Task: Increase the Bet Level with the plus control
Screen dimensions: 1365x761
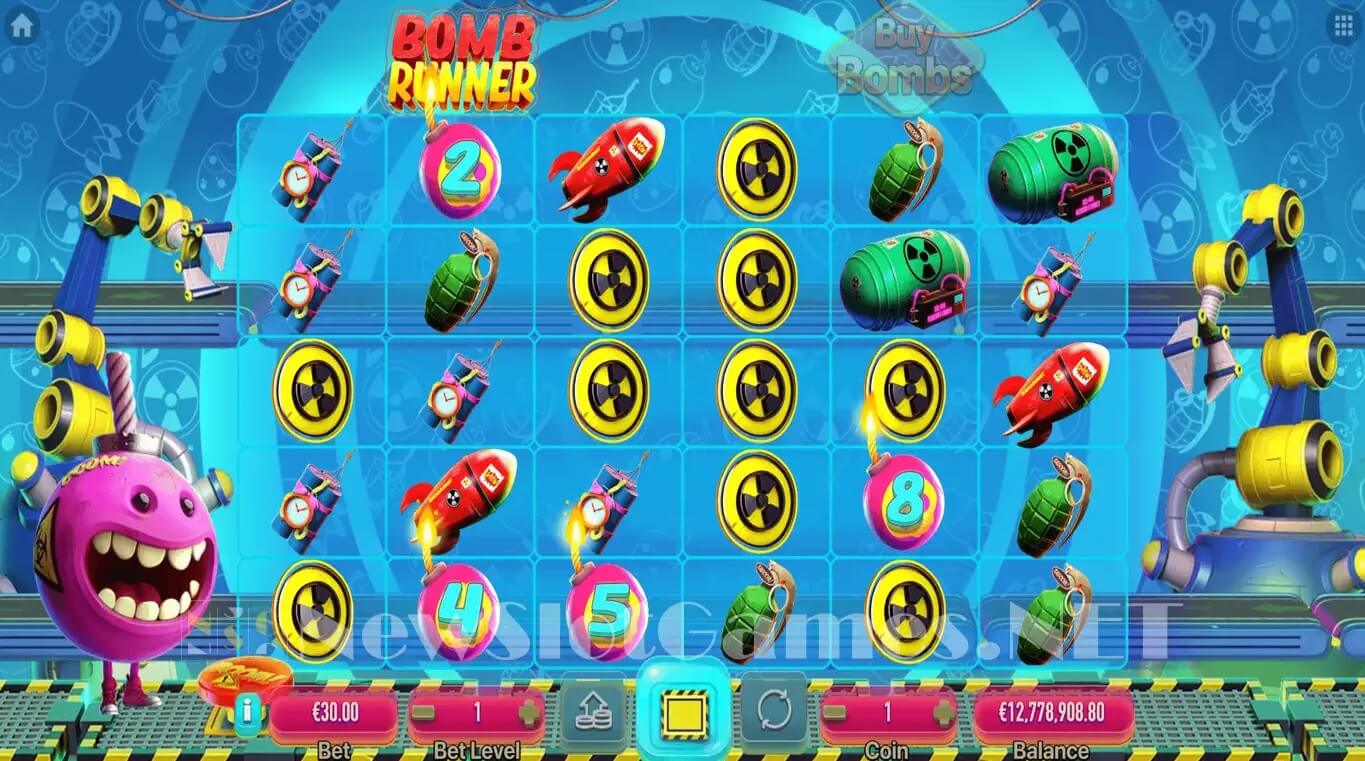Action: (531, 714)
